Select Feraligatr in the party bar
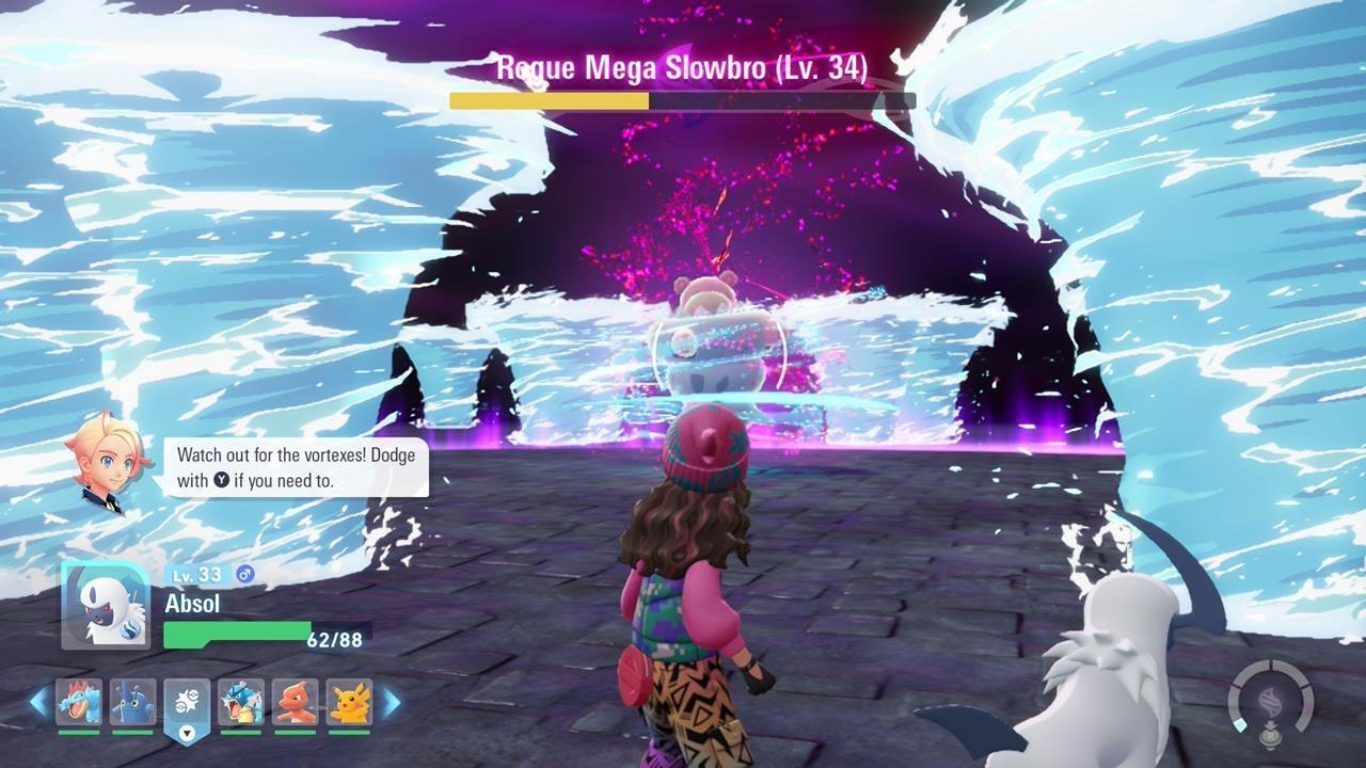The height and width of the screenshot is (768, 1366). pos(79,702)
